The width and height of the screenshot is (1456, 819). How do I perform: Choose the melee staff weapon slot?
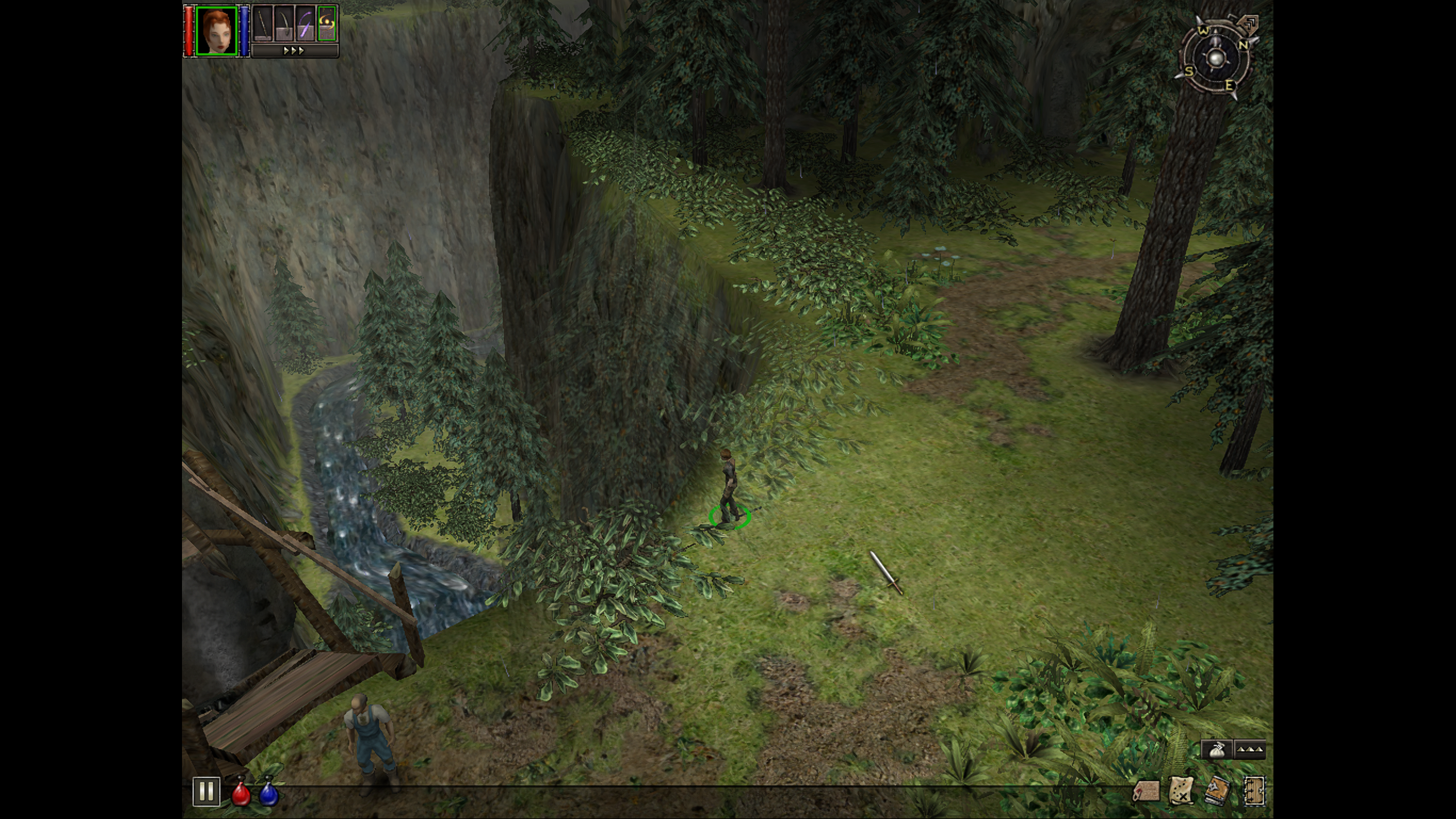(262, 24)
